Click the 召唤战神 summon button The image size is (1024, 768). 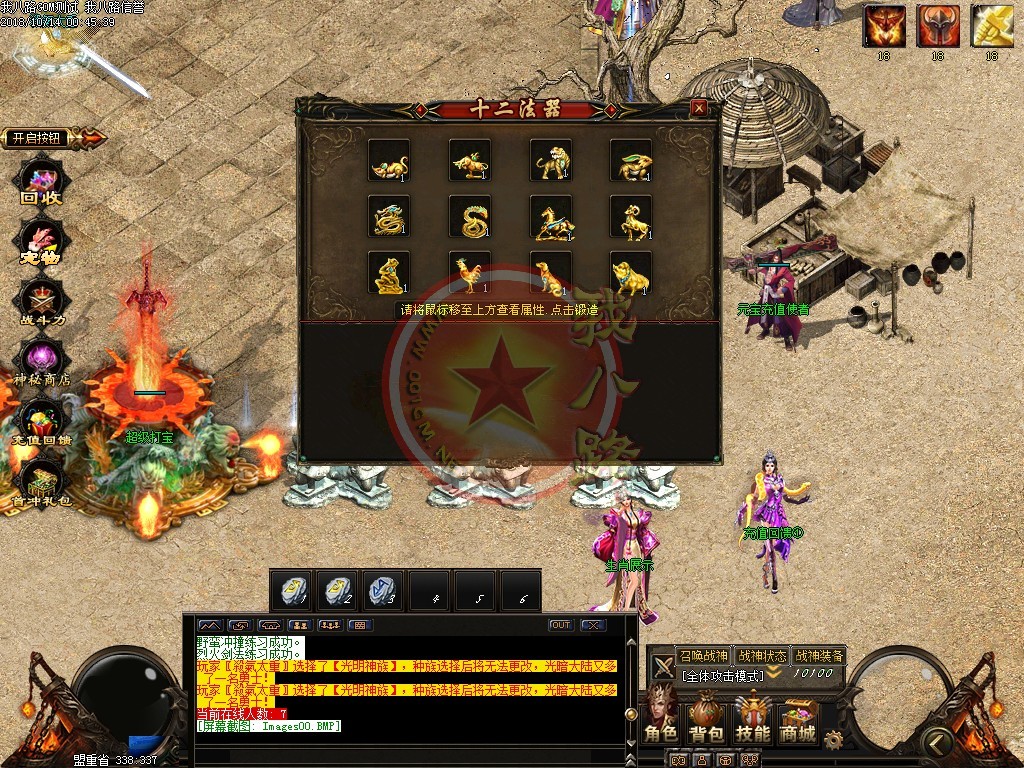pos(704,656)
